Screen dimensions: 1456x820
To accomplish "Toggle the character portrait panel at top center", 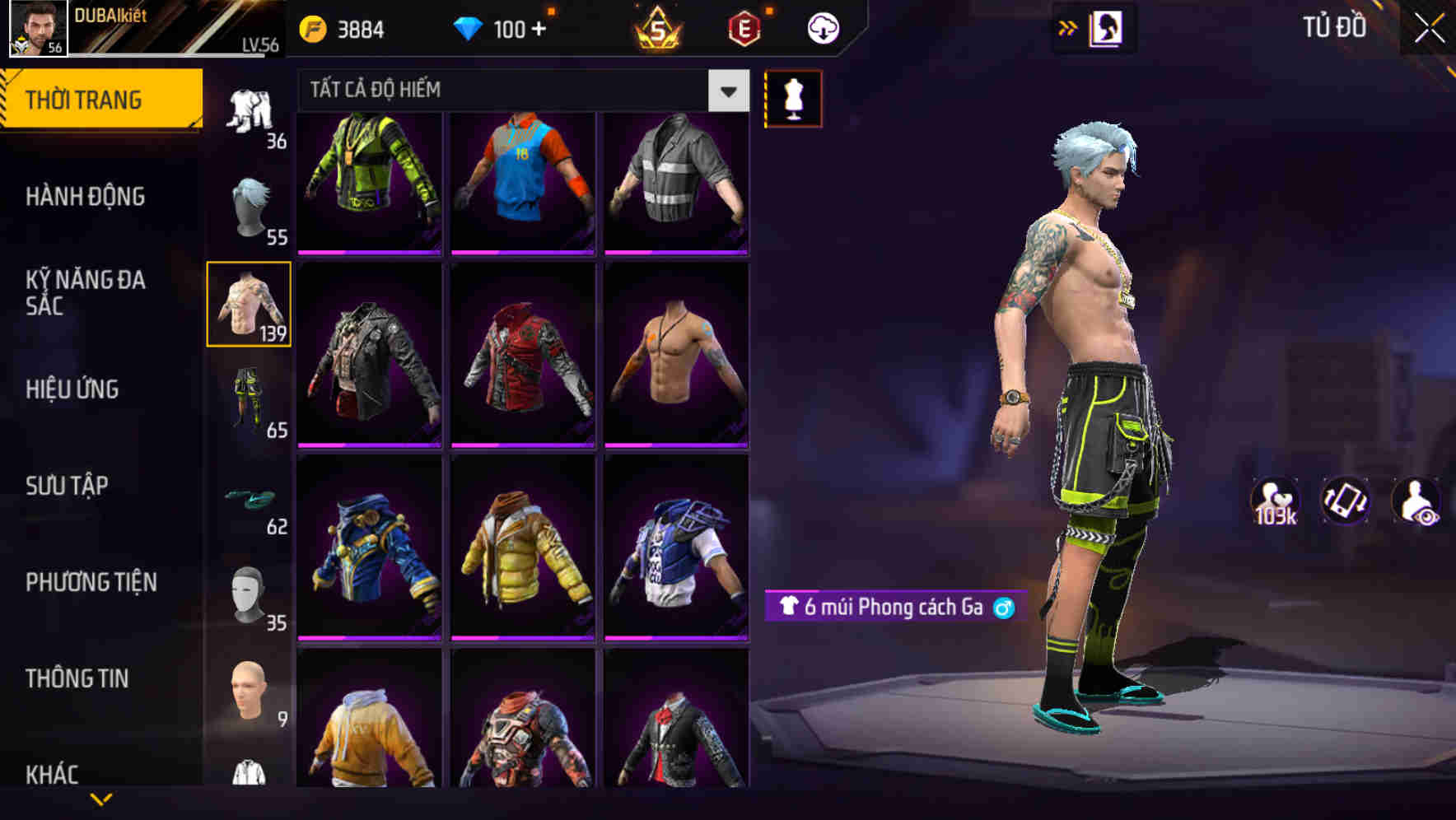I will tap(1105, 27).
